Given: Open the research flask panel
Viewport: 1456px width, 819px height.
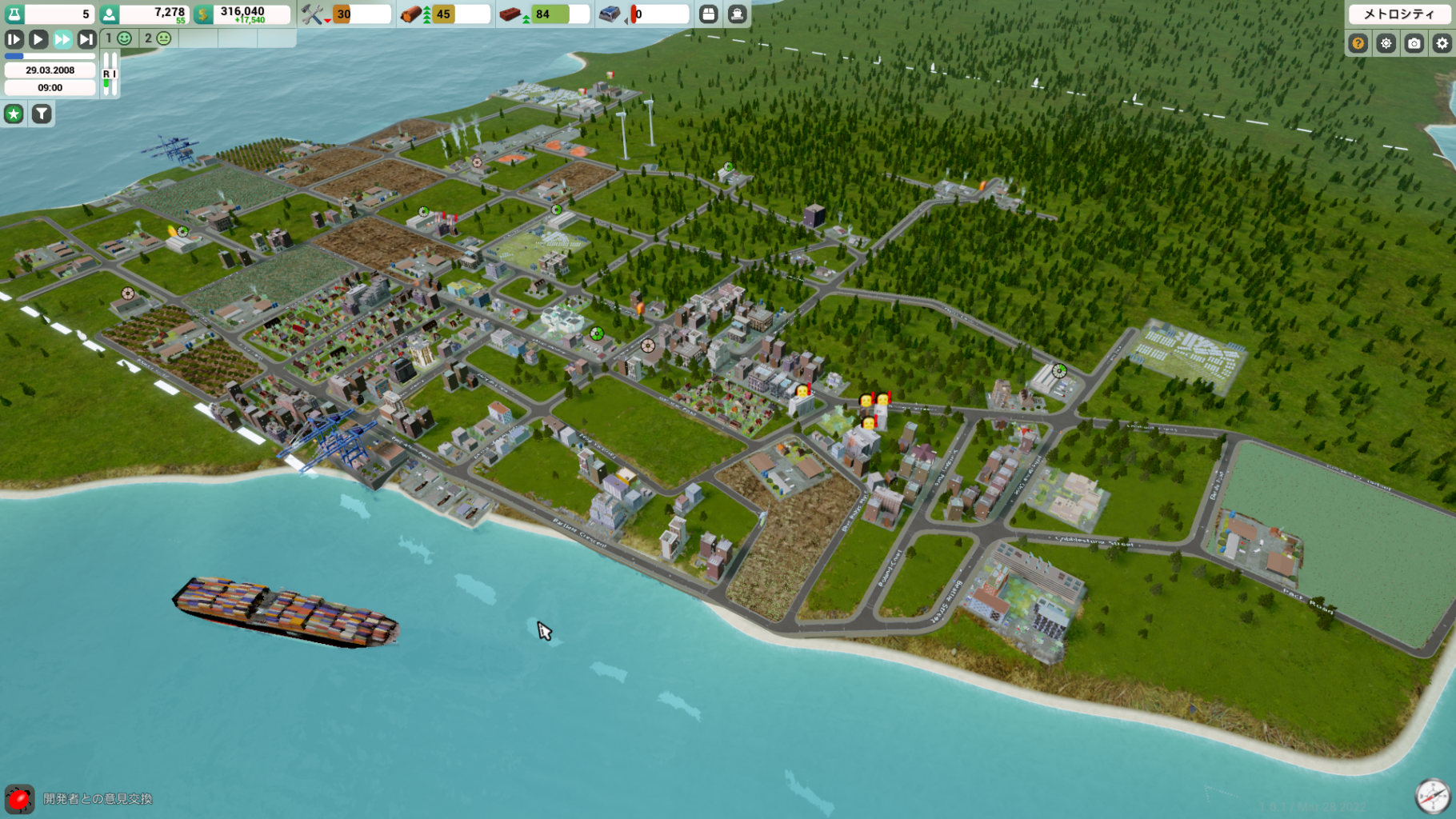Looking at the screenshot, I should 14,14.
